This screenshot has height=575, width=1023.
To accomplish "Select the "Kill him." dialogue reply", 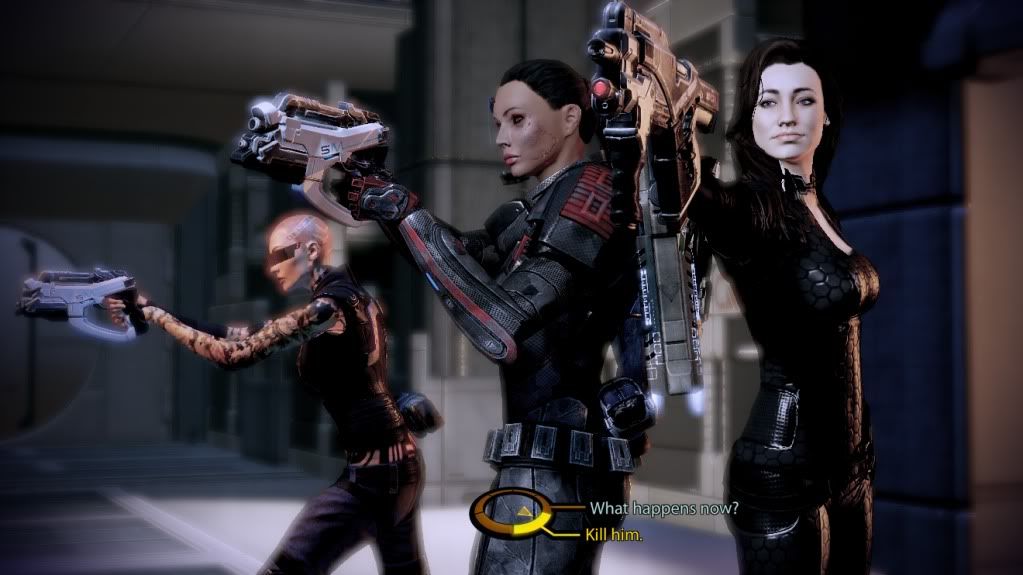I will 615,535.
